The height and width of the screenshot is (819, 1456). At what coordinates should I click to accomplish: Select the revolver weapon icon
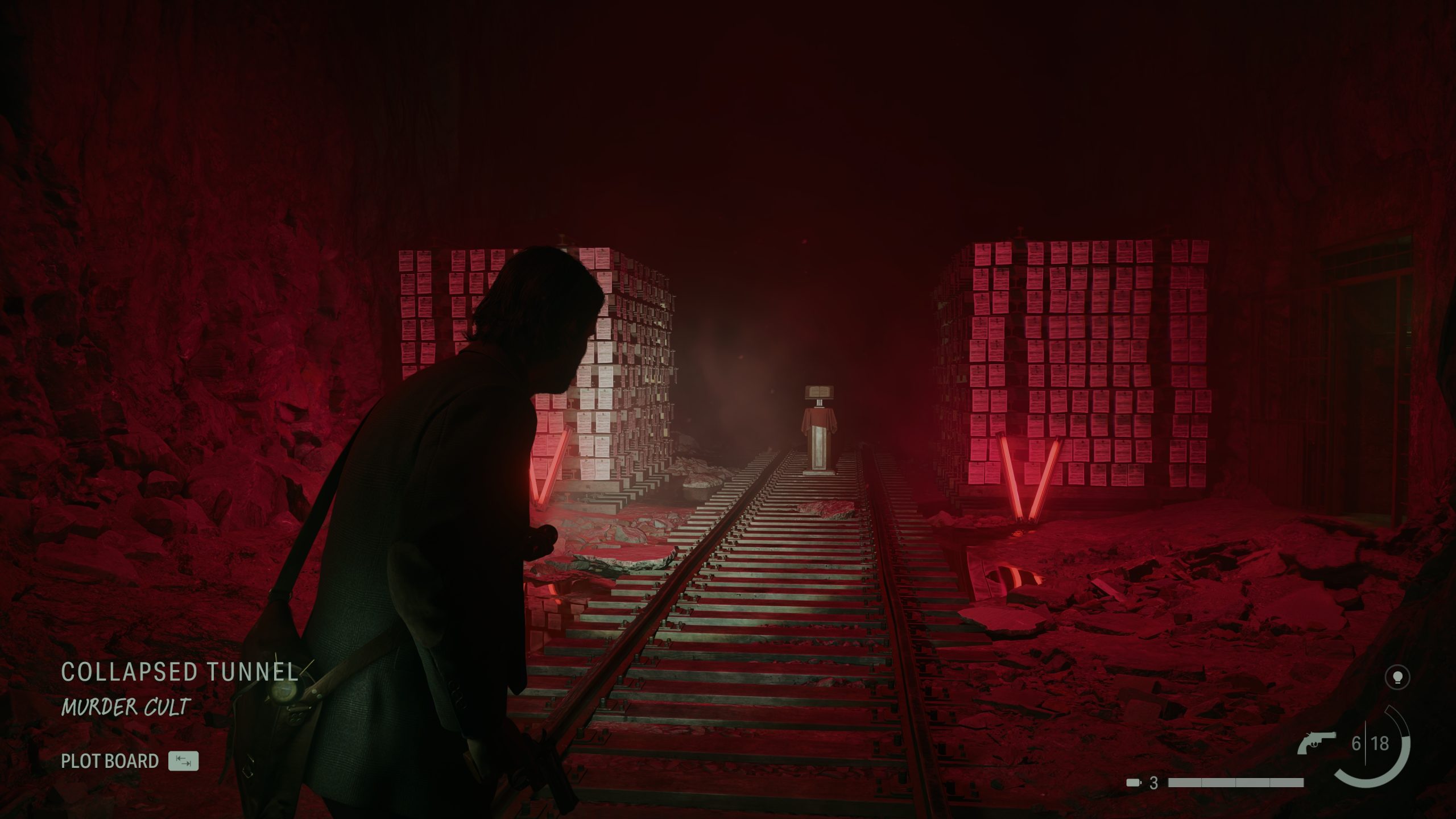click(x=1318, y=743)
